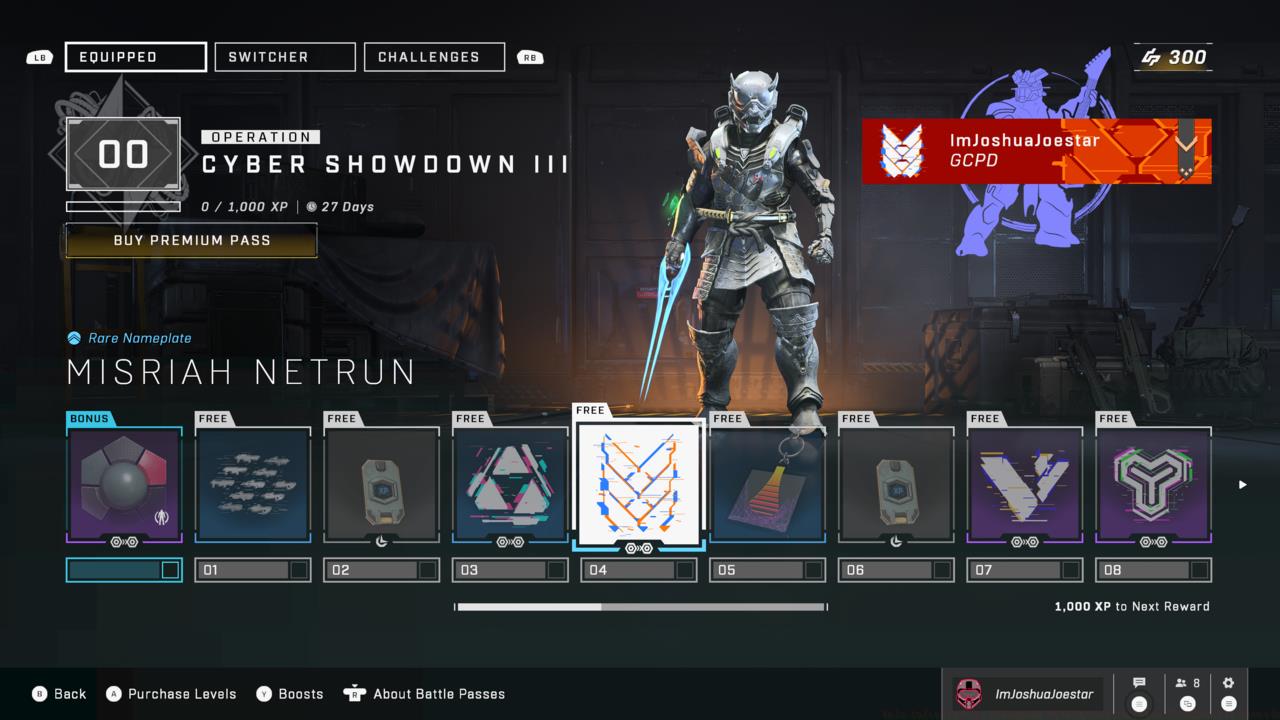This screenshot has width=1280, height=720.
Task: Open the ImJoshuaJoestar GCPD nameplate
Action: point(1036,151)
